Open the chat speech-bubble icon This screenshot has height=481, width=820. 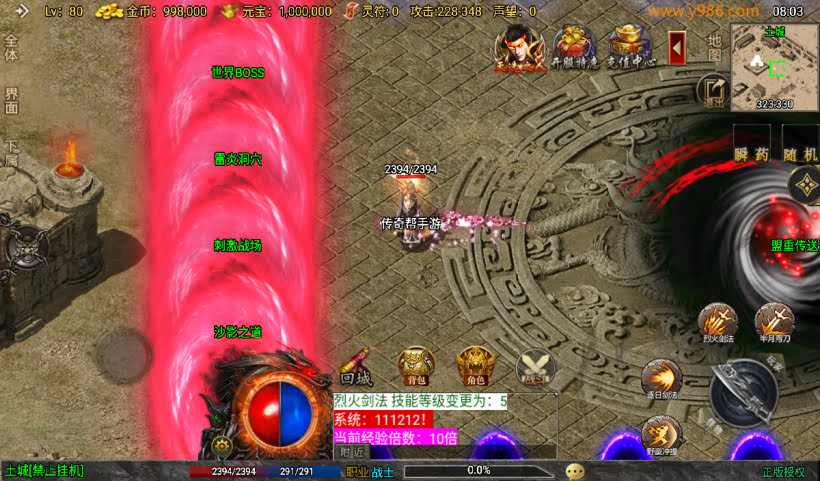(575, 471)
